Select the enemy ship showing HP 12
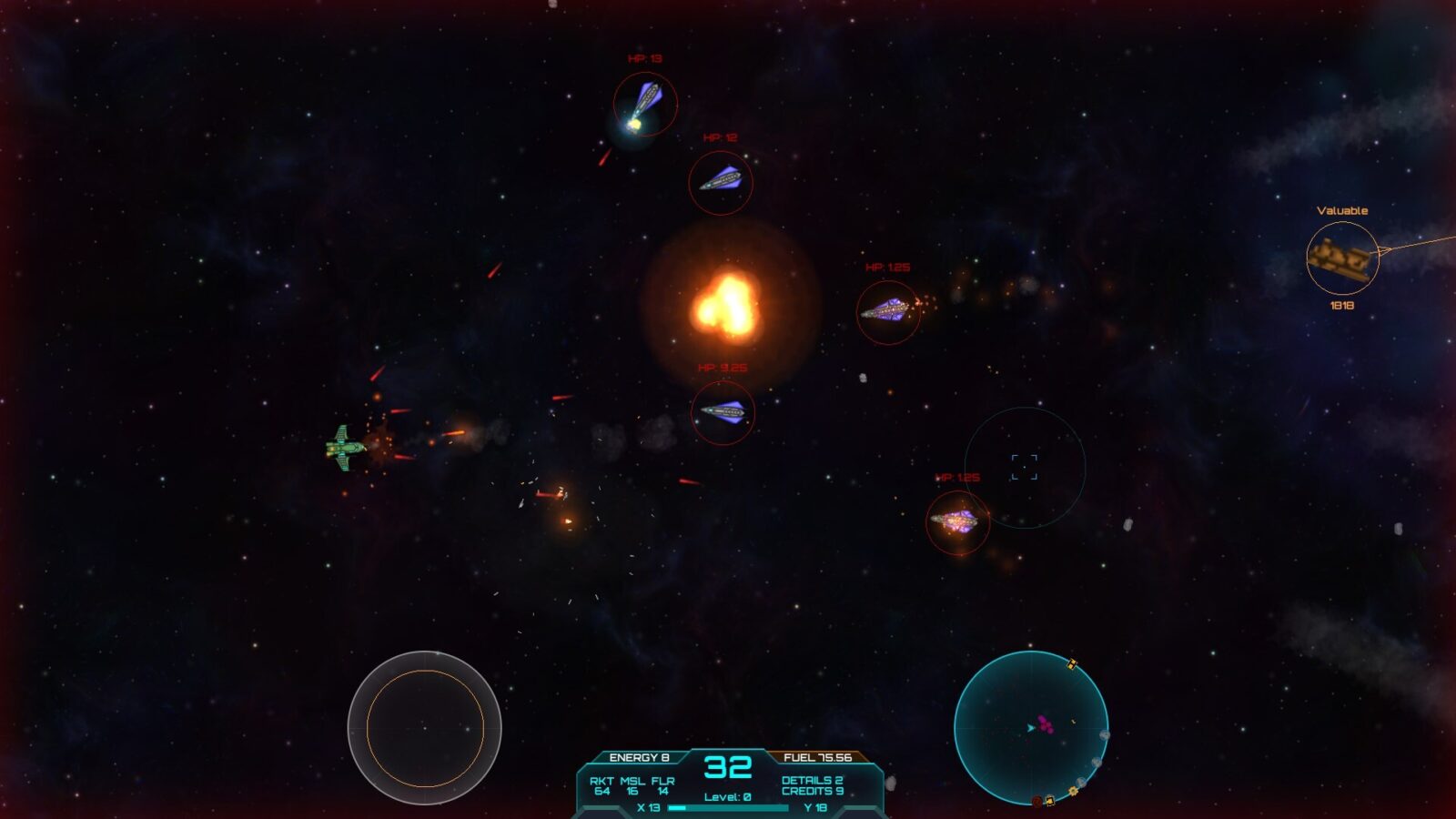This screenshot has height=819, width=1456. pyautogui.click(x=721, y=179)
